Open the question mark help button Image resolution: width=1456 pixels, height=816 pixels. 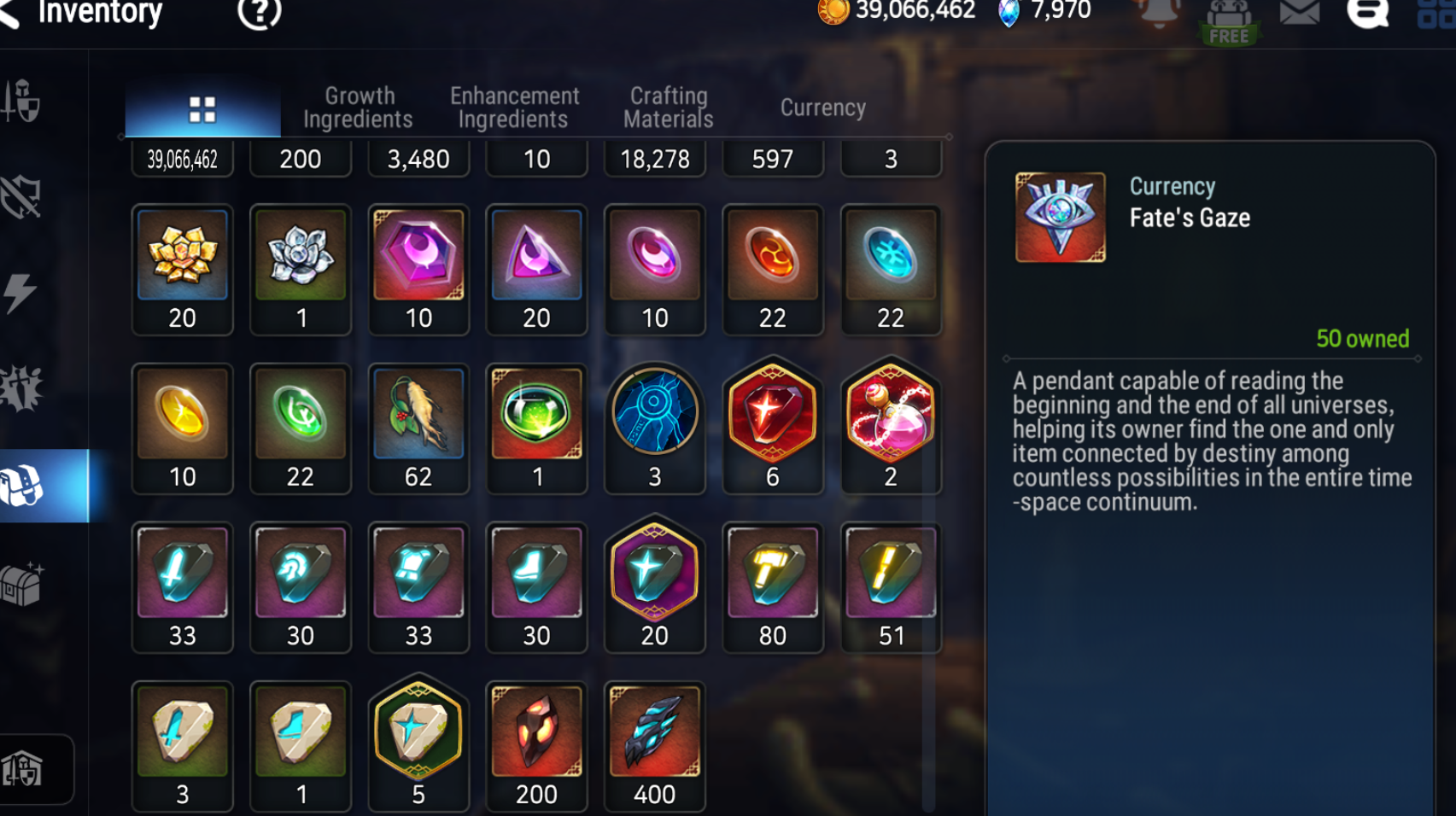[x=259, y=13]
